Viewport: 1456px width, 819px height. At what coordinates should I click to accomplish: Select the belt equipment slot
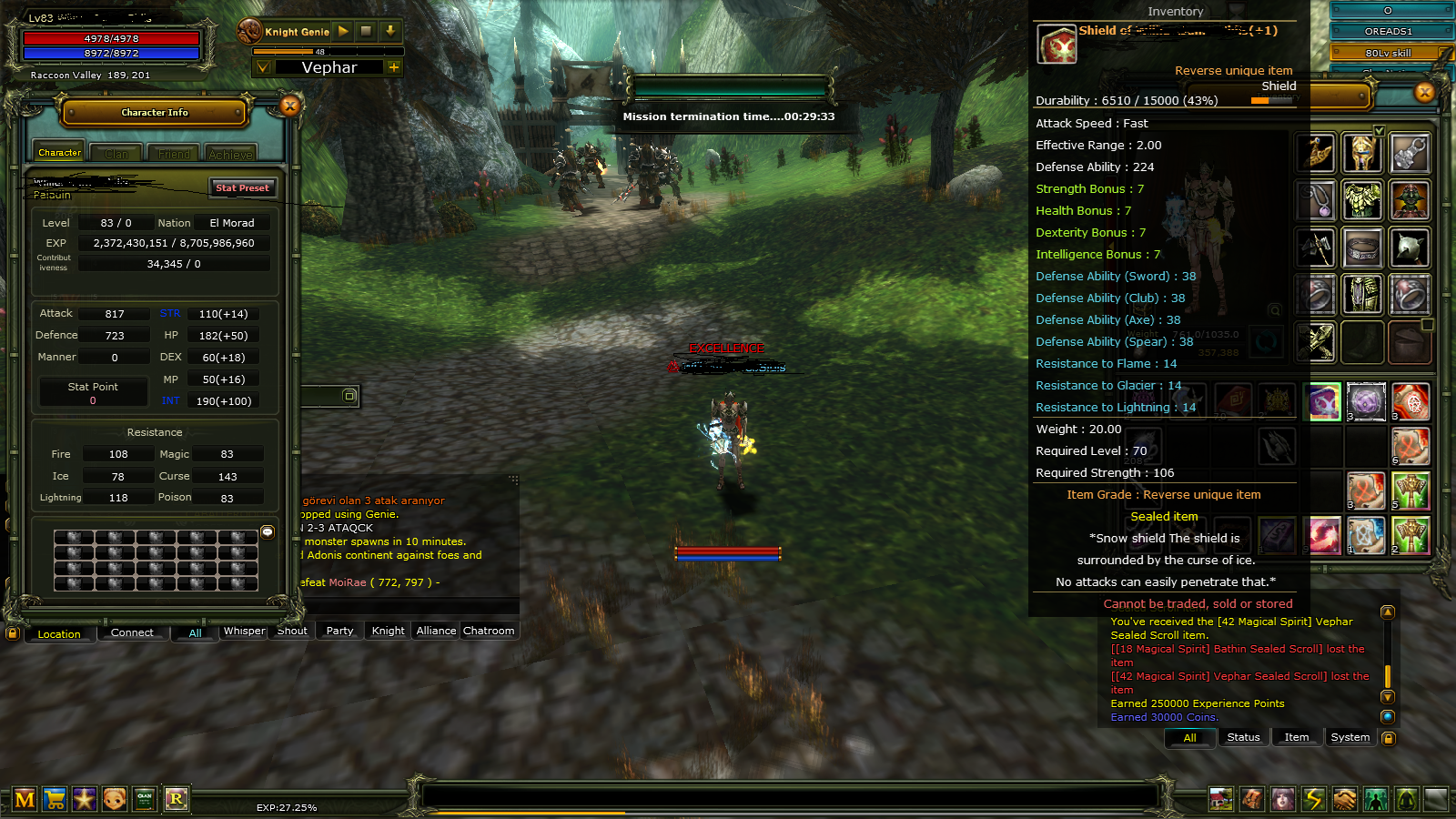point(1361,248)
